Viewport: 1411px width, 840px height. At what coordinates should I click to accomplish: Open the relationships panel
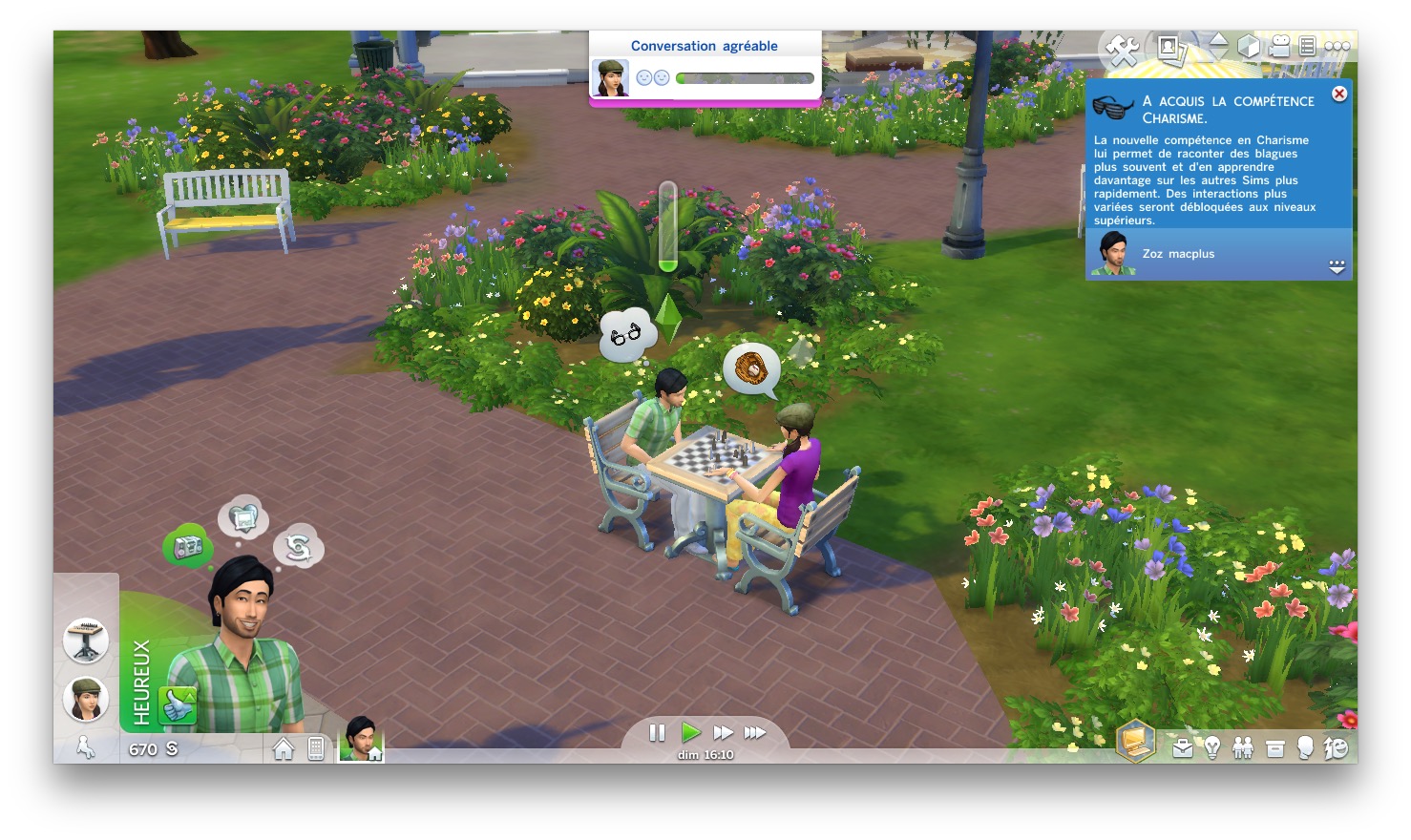coord(1243,748)
